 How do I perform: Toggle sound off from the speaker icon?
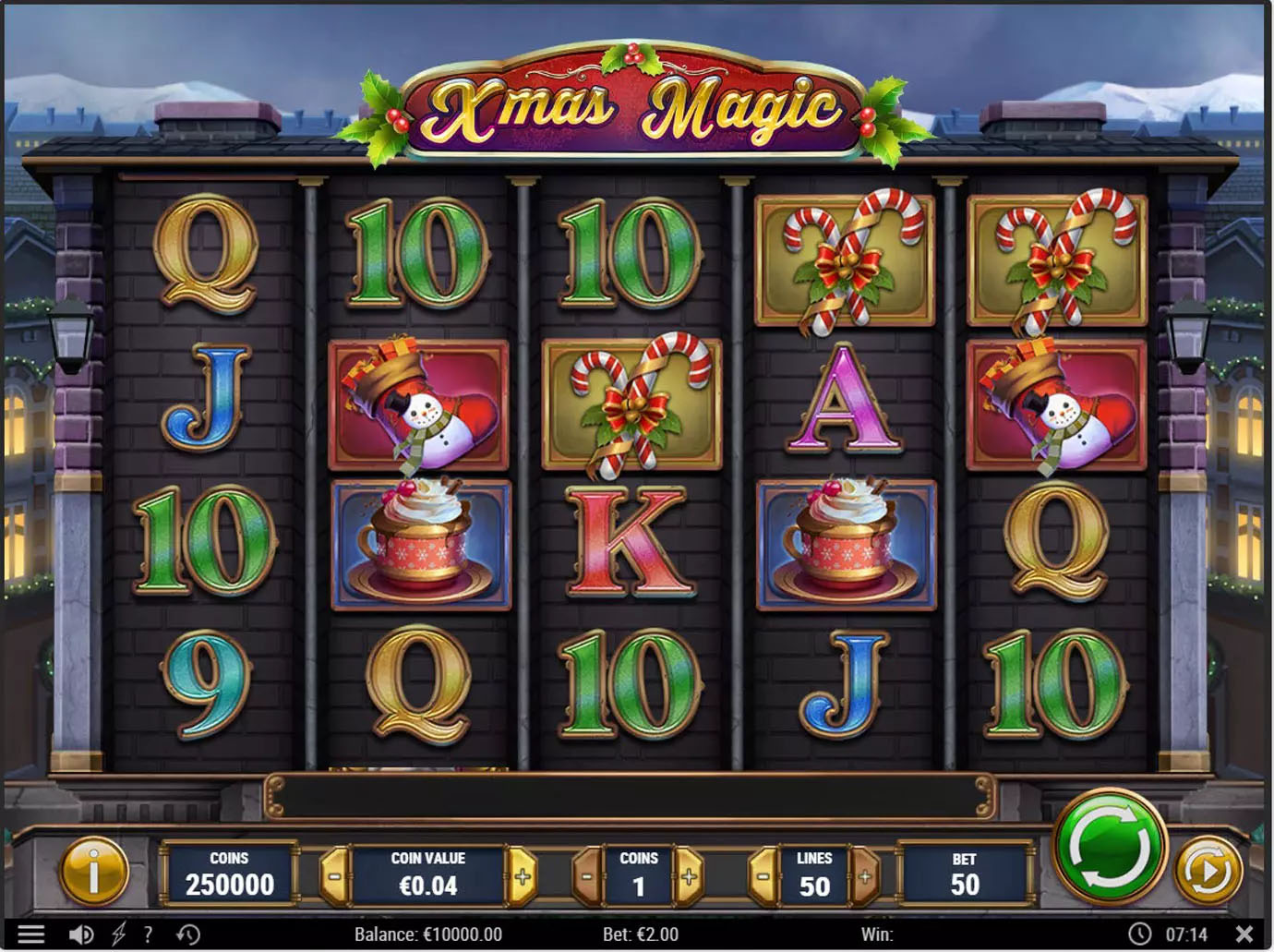[81, 934]
